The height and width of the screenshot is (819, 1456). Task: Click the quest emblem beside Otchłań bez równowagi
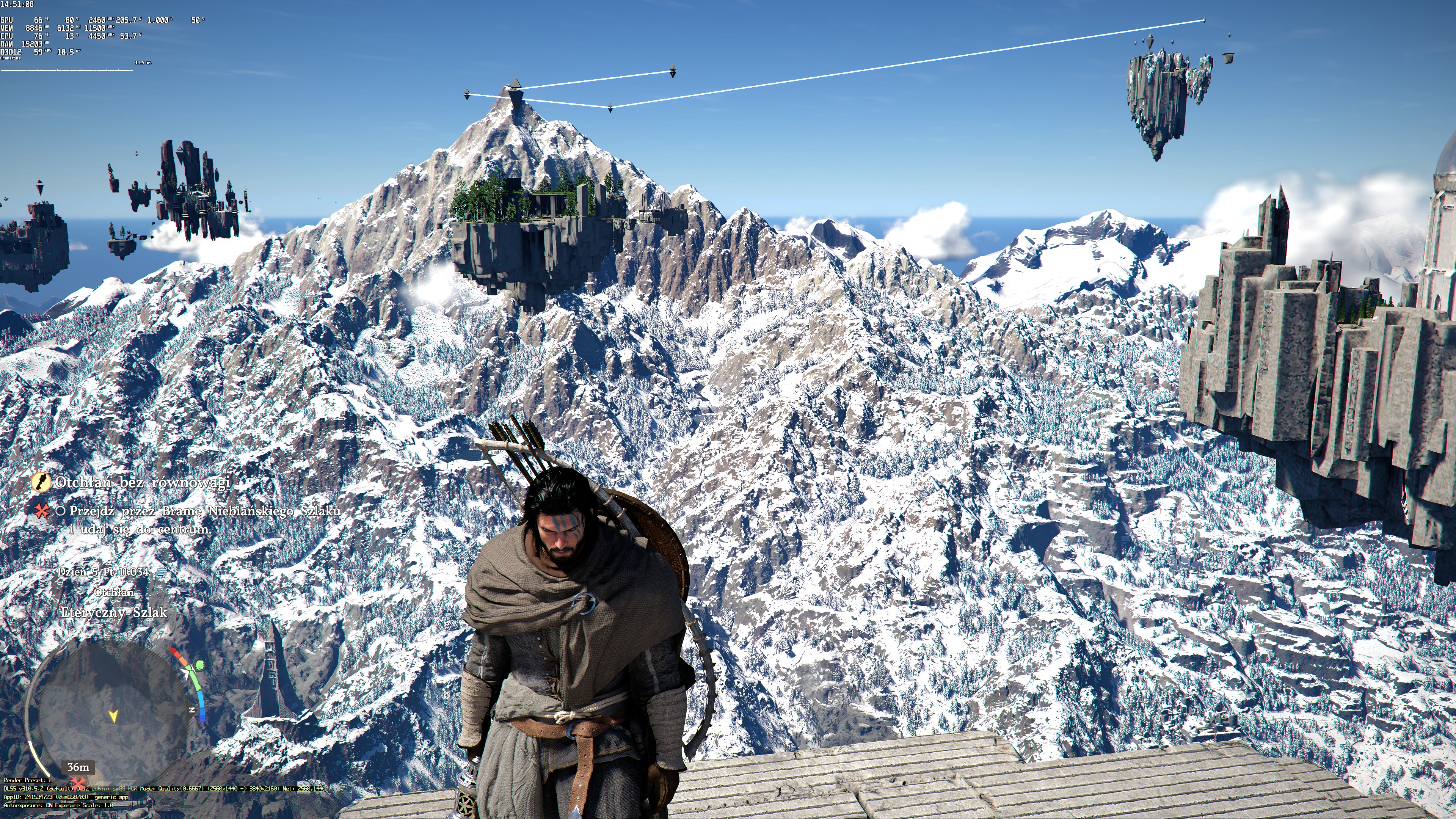coord(40,482)
